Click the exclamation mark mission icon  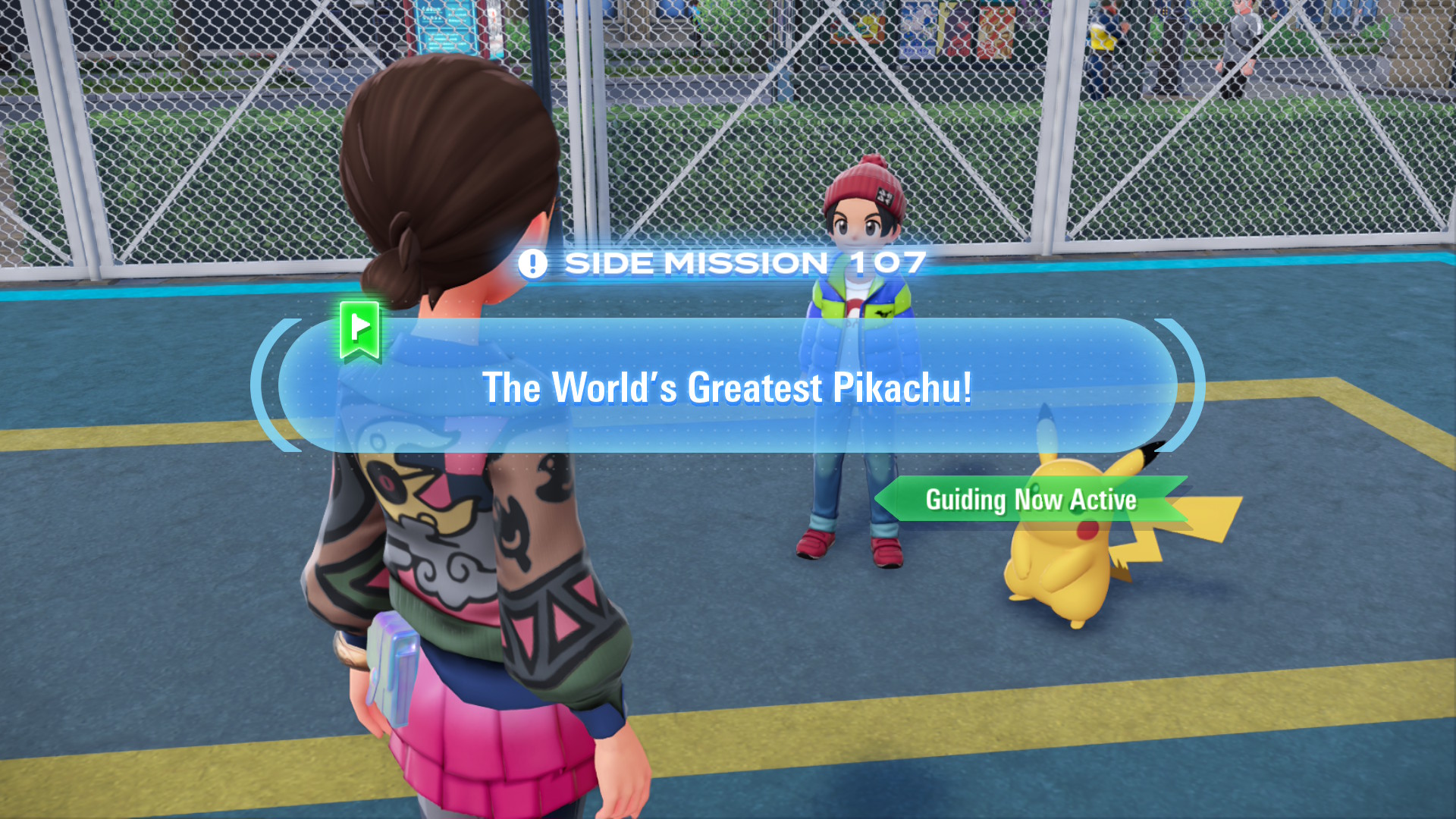[534, 264]
